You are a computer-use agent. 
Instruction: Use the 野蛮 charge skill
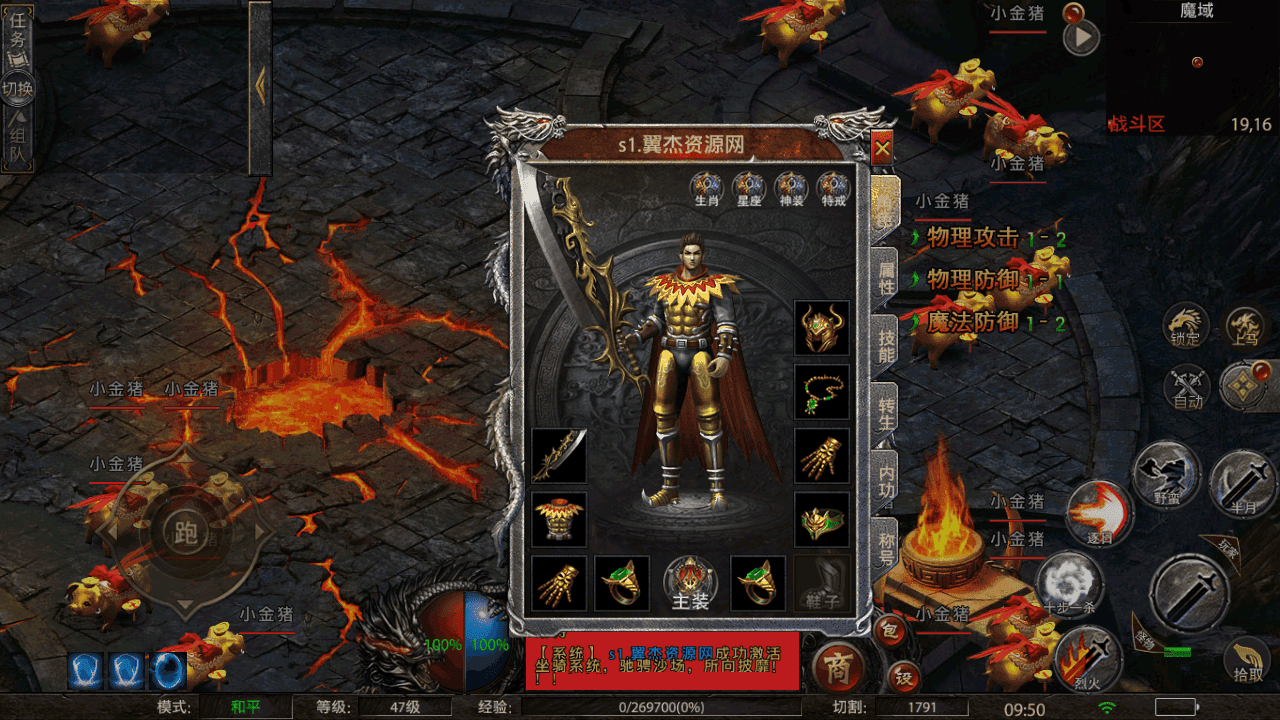click(1165, 475)
